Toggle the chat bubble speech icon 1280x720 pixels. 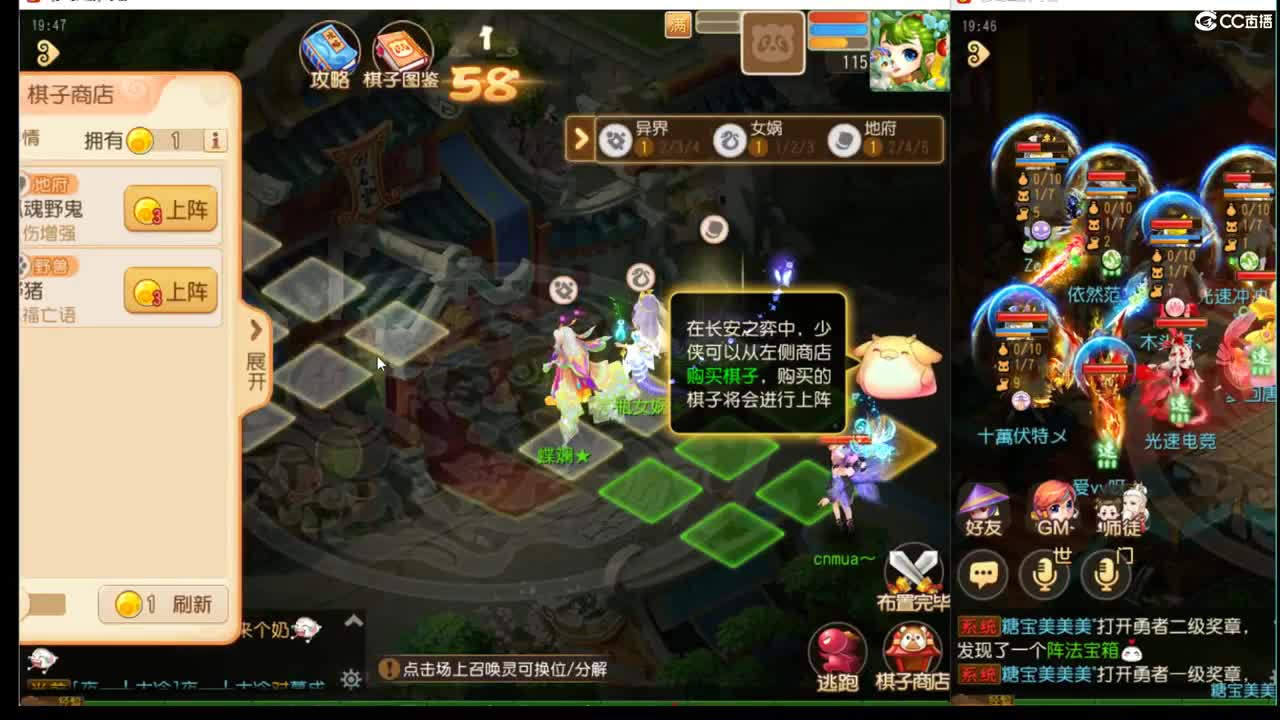[x=985, y=572]
